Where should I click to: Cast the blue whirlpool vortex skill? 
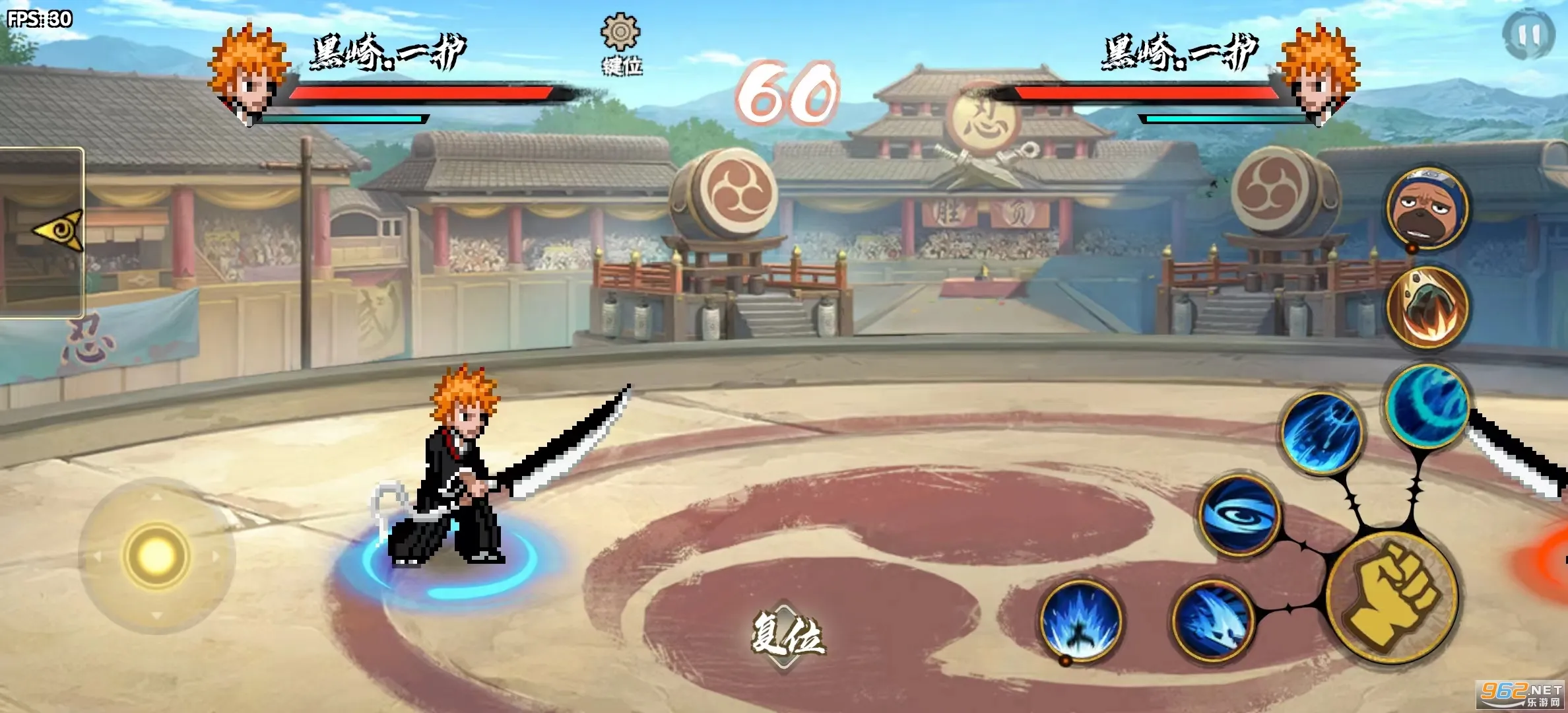pos(1239,515)
